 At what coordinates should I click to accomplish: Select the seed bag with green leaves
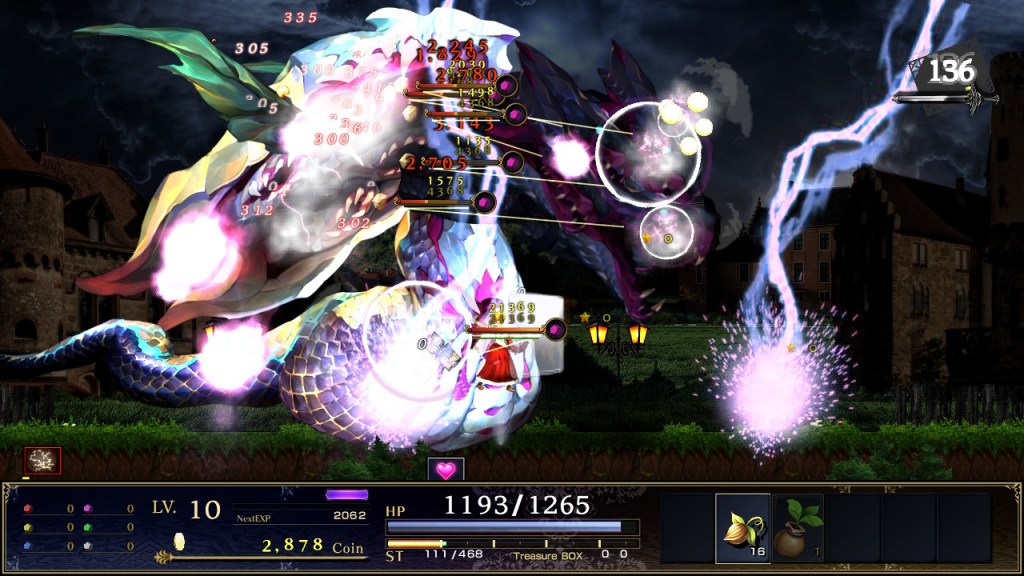(797, 528)
